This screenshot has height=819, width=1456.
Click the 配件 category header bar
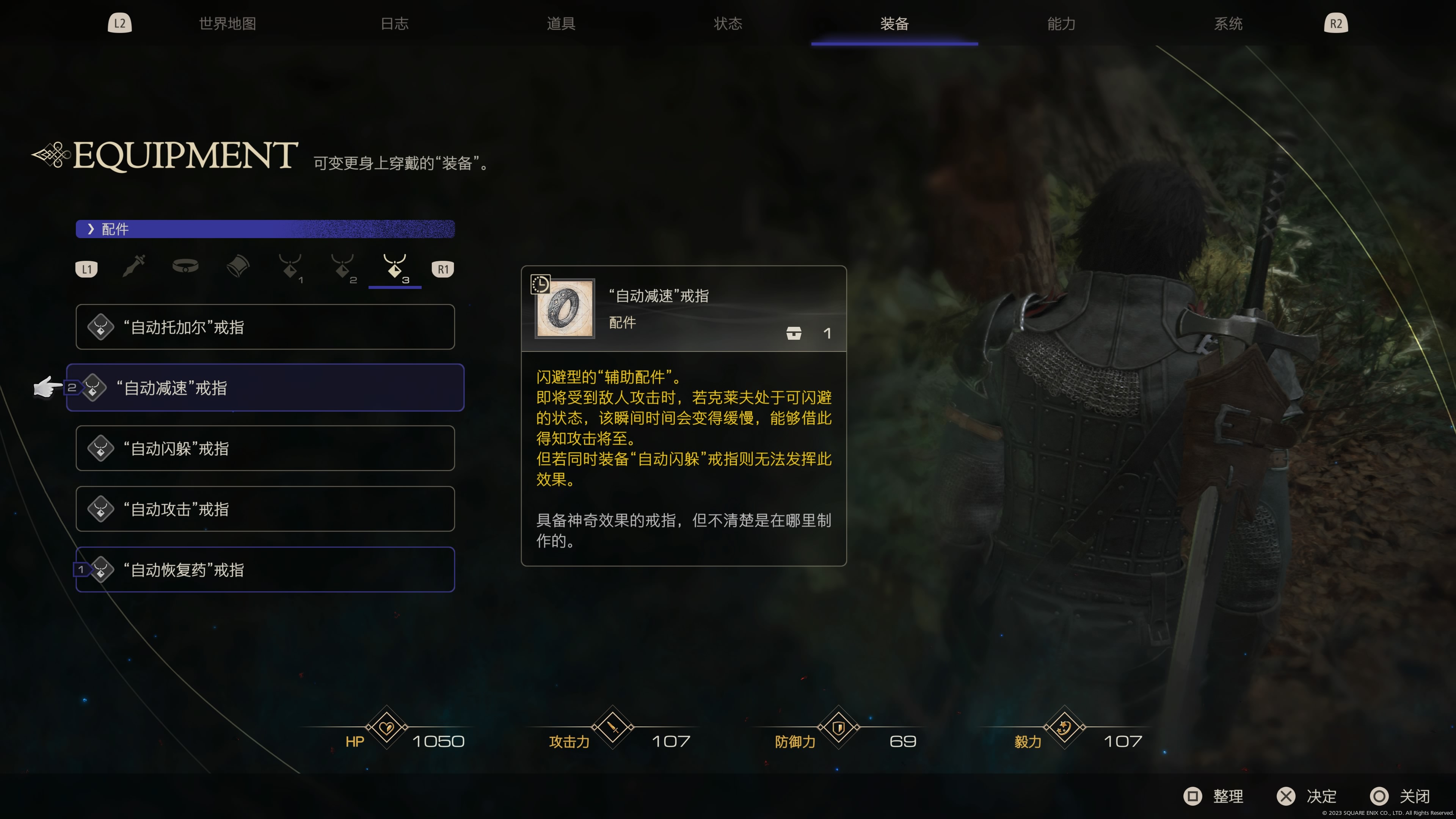(265, 229)
